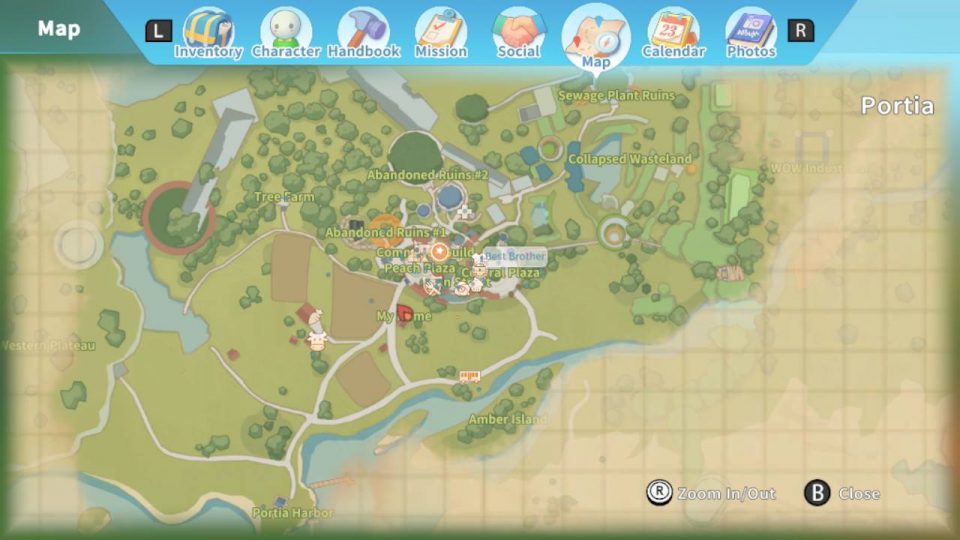Select the Best Brother map label
This screenshot has width=960, height=540.
[515, 256]
